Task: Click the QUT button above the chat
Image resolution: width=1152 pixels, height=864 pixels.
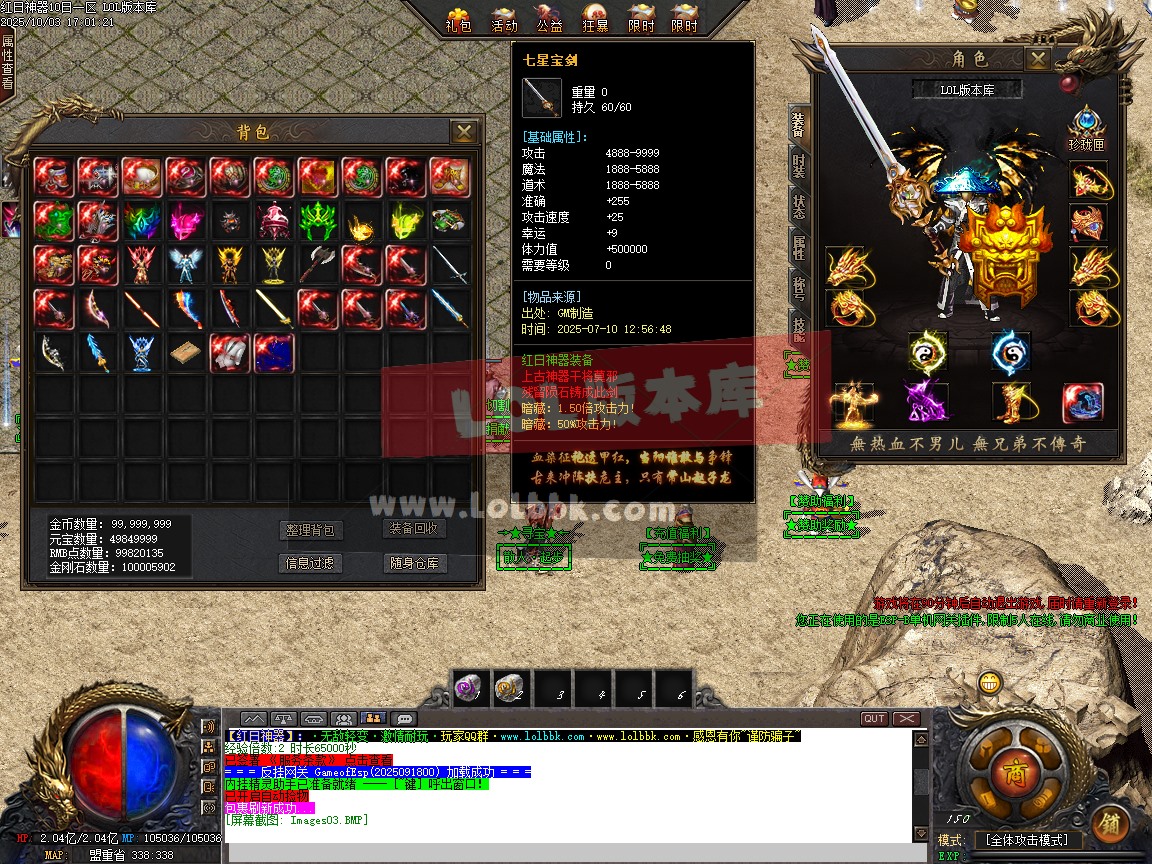Action: click(874, 719)
